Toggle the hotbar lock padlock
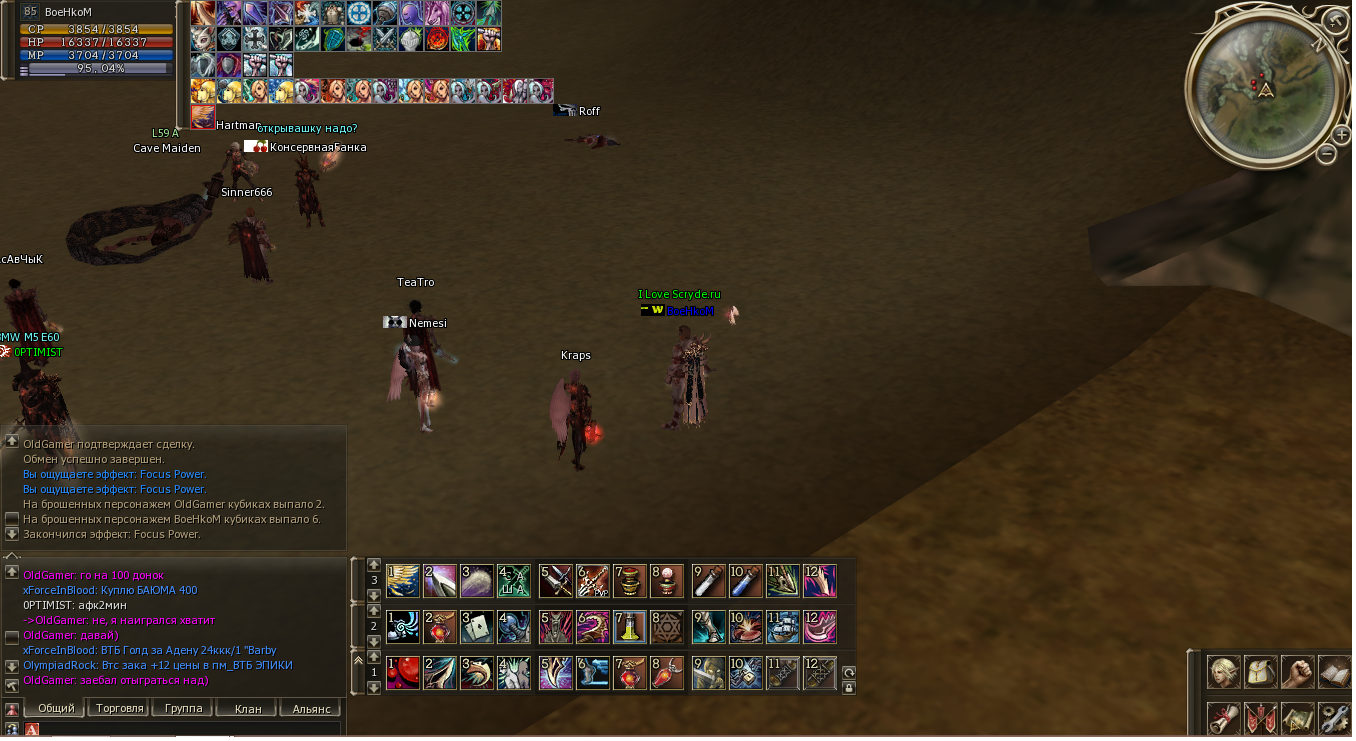This screenshot has width=1356, height=741. (x=848, y=687)
